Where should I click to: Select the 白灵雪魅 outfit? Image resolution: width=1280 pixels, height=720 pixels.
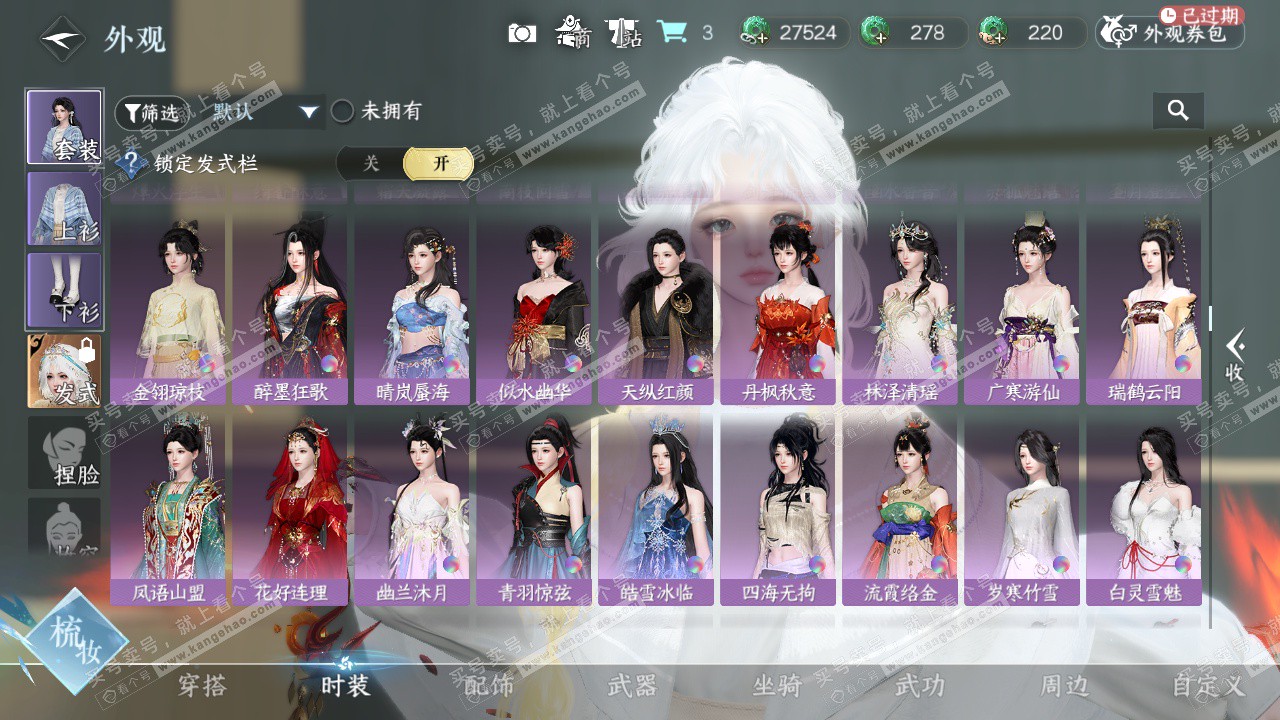(x=1144, y=508)
